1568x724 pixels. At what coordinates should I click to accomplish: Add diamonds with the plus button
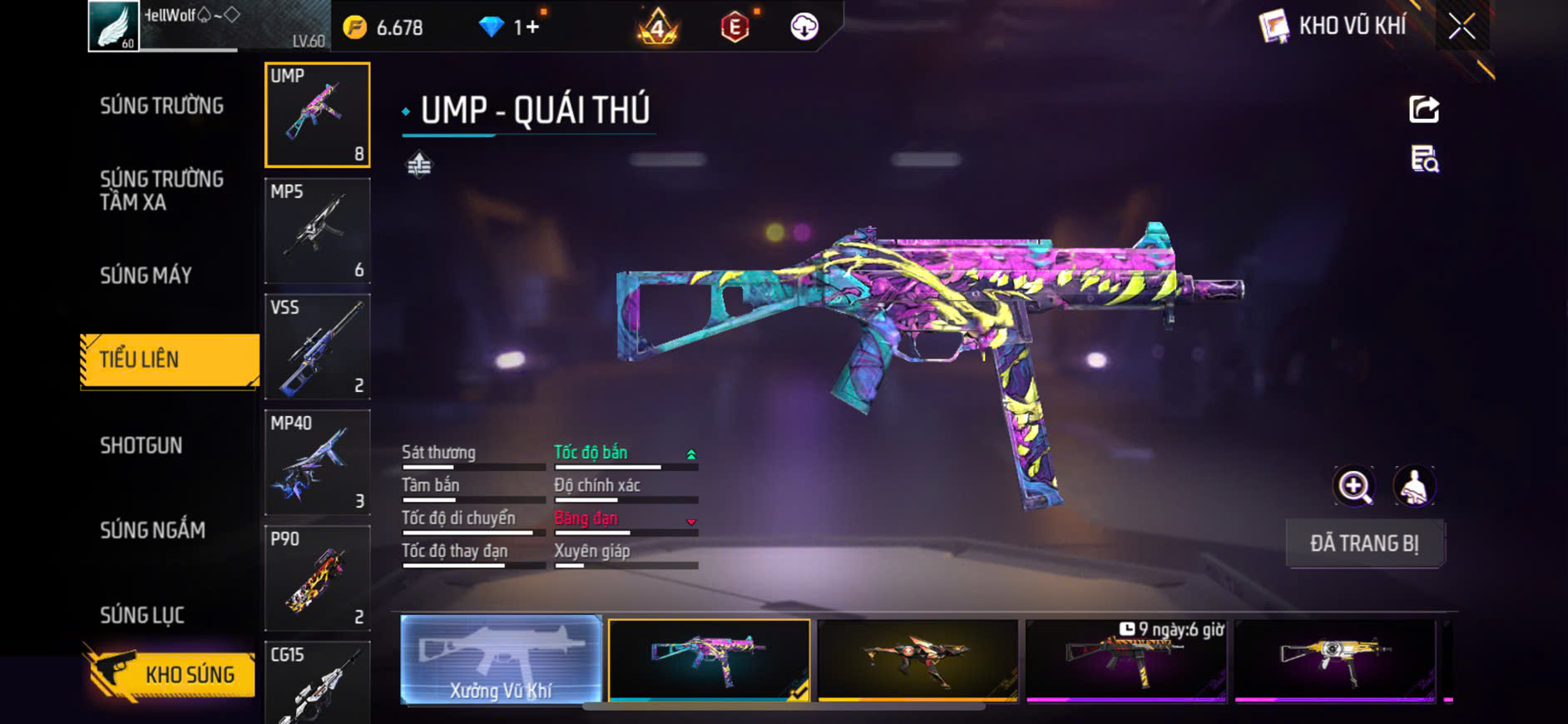click(x=532, y=27)
